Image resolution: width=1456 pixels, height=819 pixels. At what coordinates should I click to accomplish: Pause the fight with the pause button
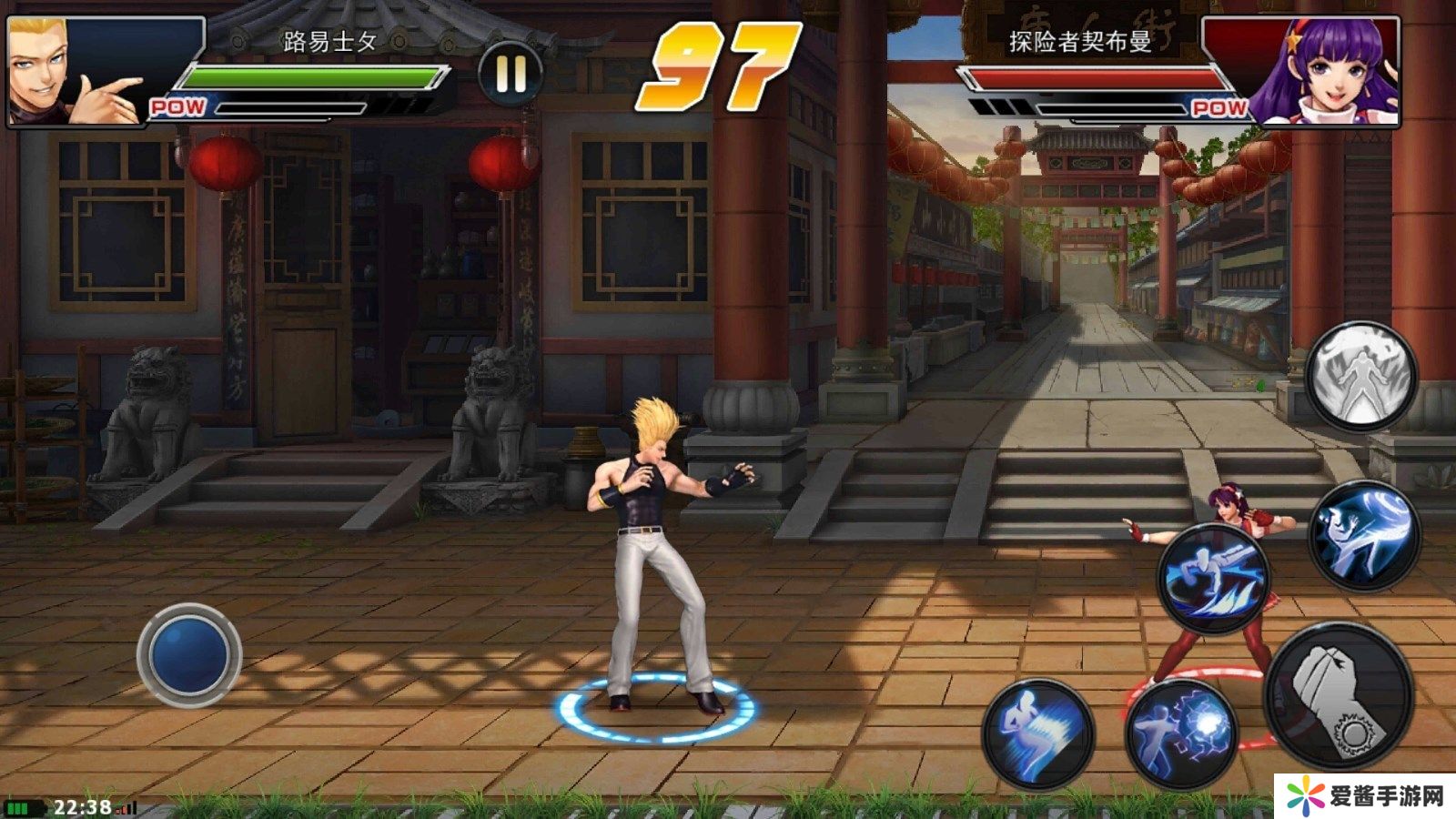pyautogui.click(x=511, y=74)
